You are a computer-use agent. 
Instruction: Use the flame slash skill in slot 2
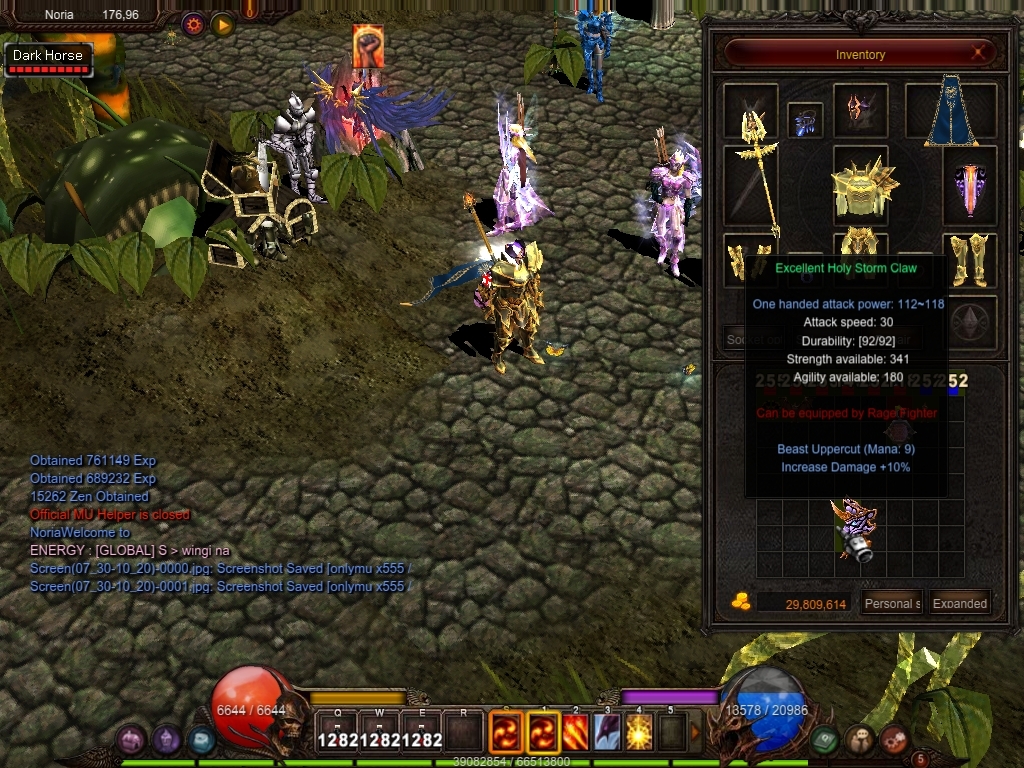[575, 731]
